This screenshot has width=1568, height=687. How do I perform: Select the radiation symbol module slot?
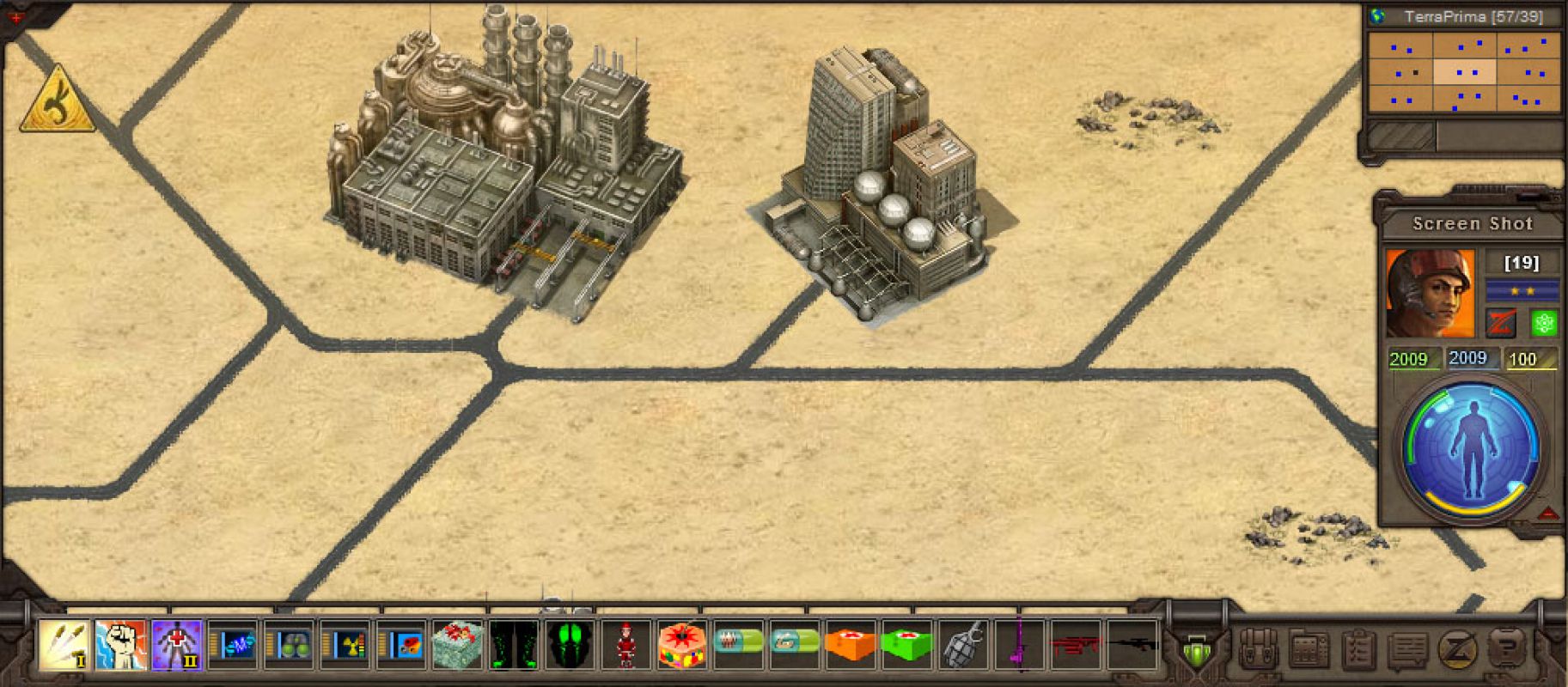(x=345, y=645)
